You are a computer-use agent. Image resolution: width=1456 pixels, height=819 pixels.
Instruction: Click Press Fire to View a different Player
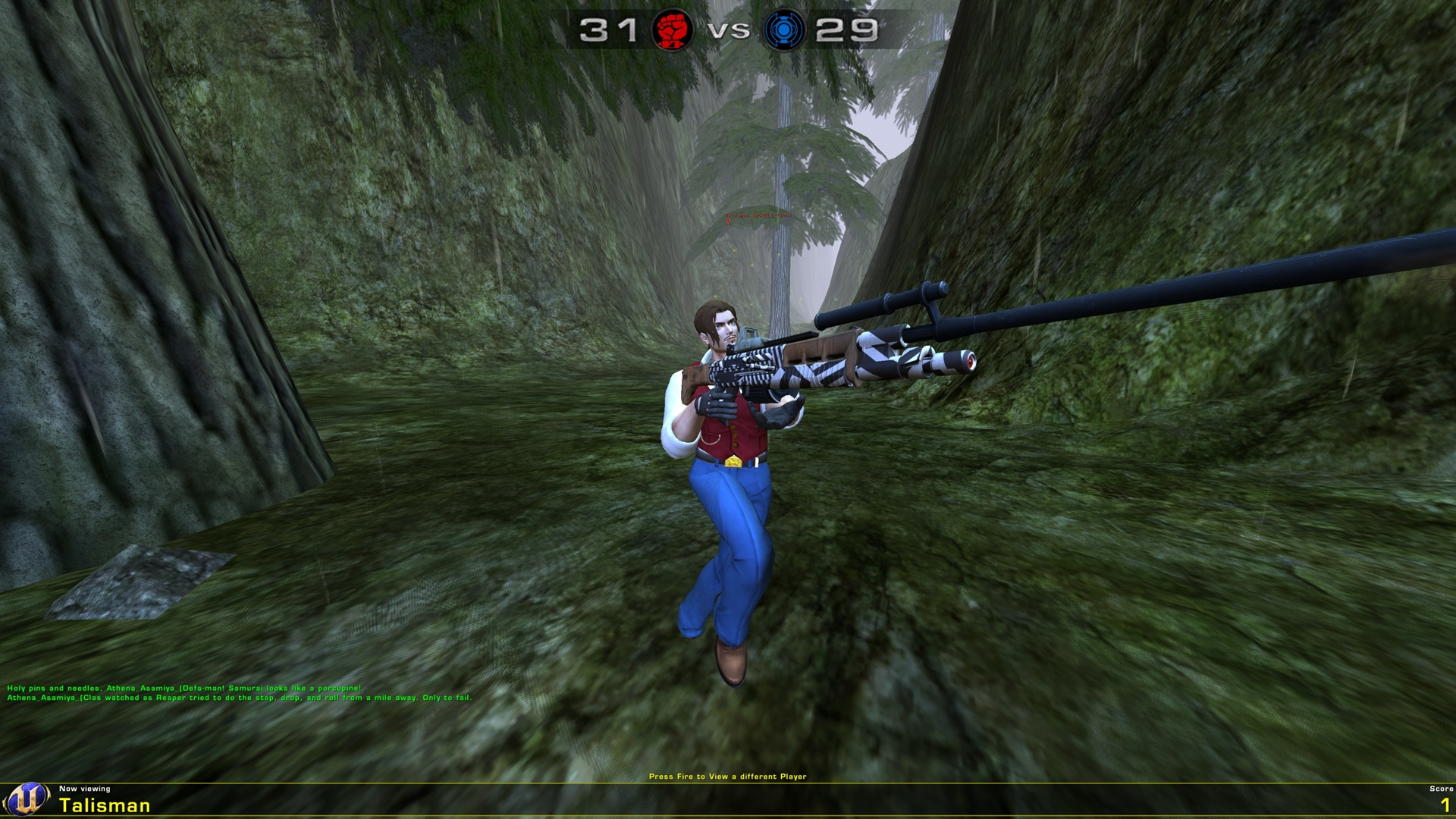728,777
